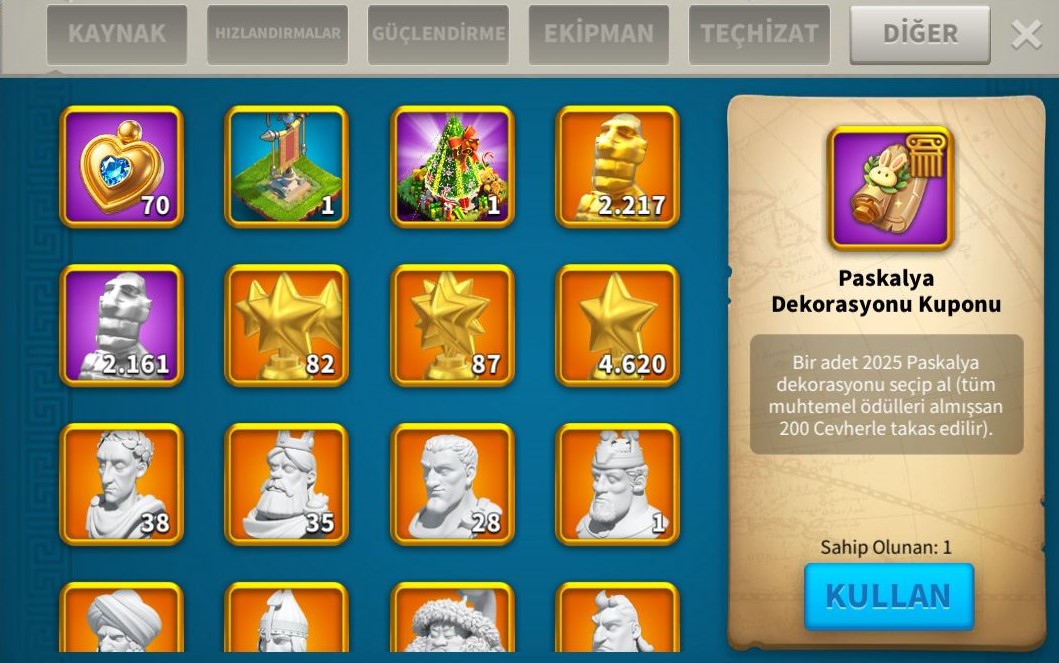Viewport: 1059px width, 663px height.
Task: Show the EKİPMAN tab
Action: point(598,34)
